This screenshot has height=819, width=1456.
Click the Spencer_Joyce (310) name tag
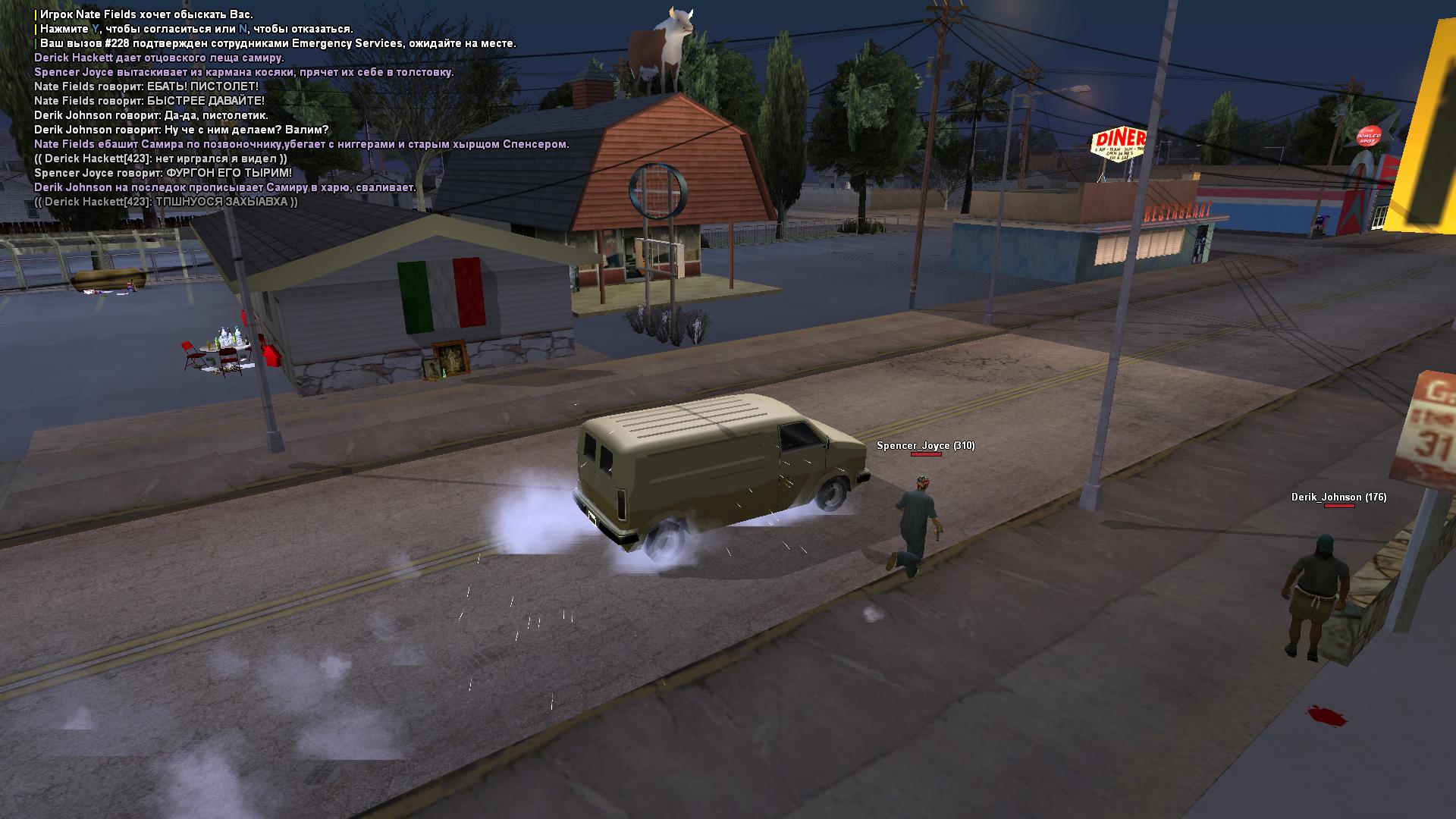(925, 446)
